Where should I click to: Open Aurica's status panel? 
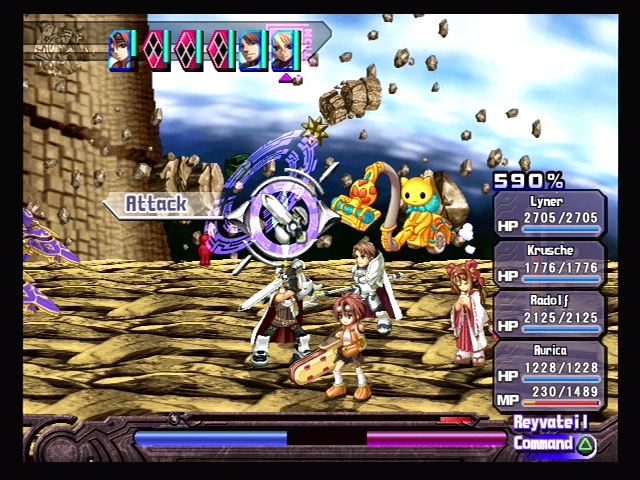pos(549,376)
